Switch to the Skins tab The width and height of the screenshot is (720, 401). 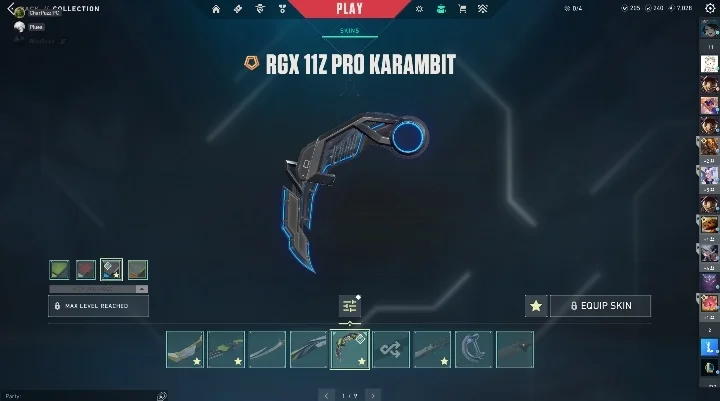pos(349,31)
